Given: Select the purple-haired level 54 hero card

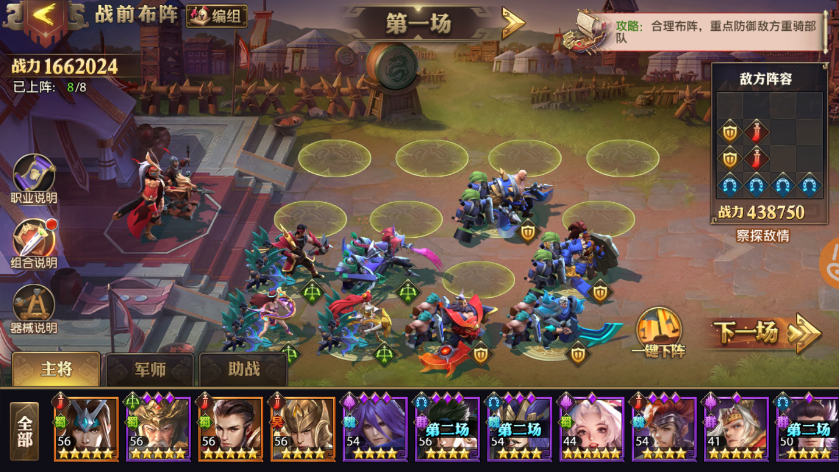Looking at the screenshot, I should (x=374, y=428).
